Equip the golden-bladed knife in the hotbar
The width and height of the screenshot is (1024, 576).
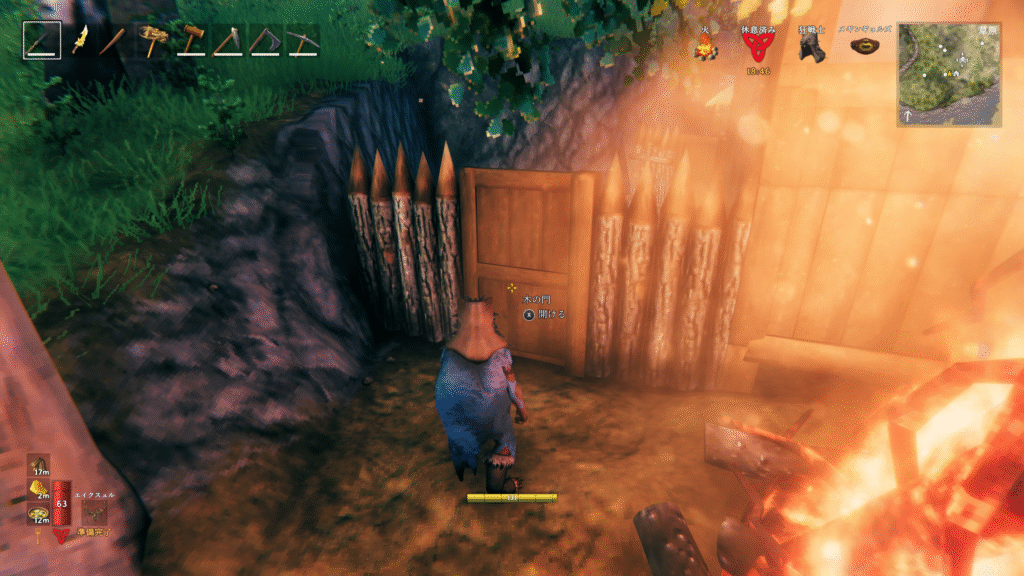79,40
